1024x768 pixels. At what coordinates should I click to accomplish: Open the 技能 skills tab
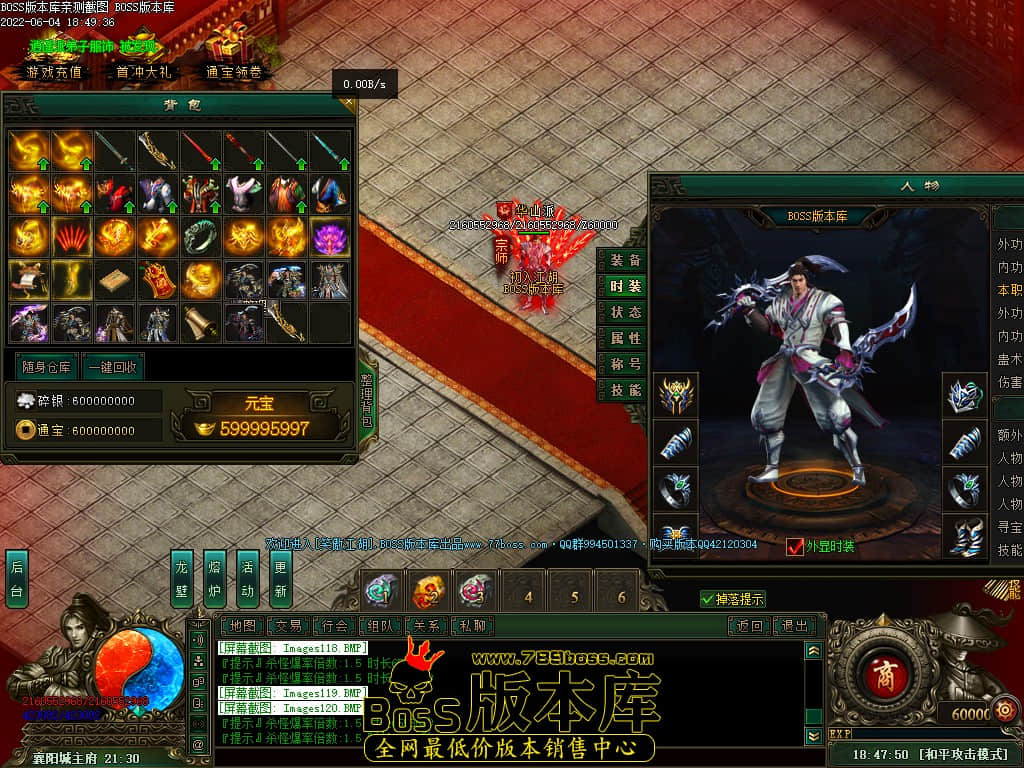click(x=626, y=390)
